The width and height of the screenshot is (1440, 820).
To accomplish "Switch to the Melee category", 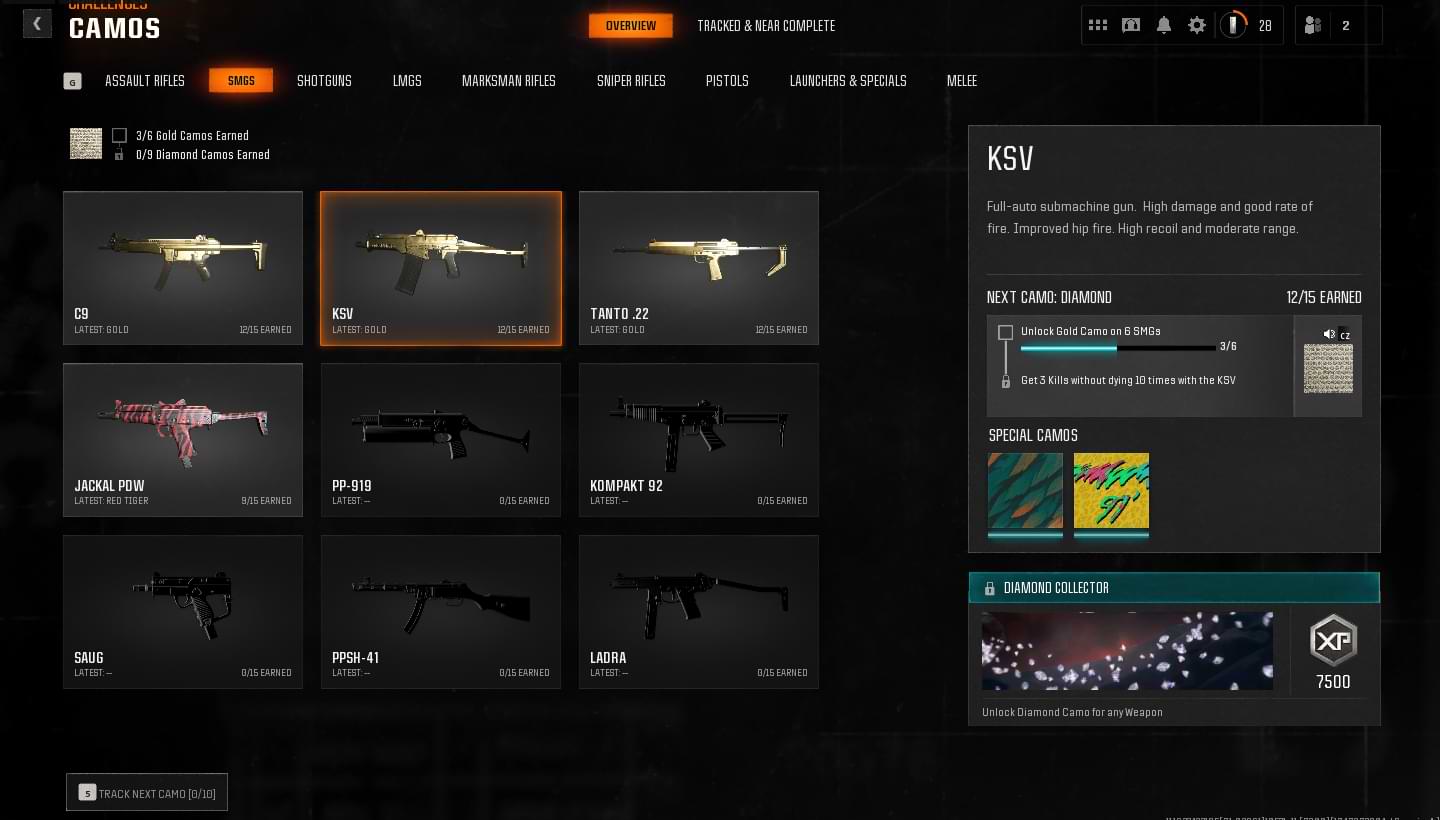I will [962, 81].
